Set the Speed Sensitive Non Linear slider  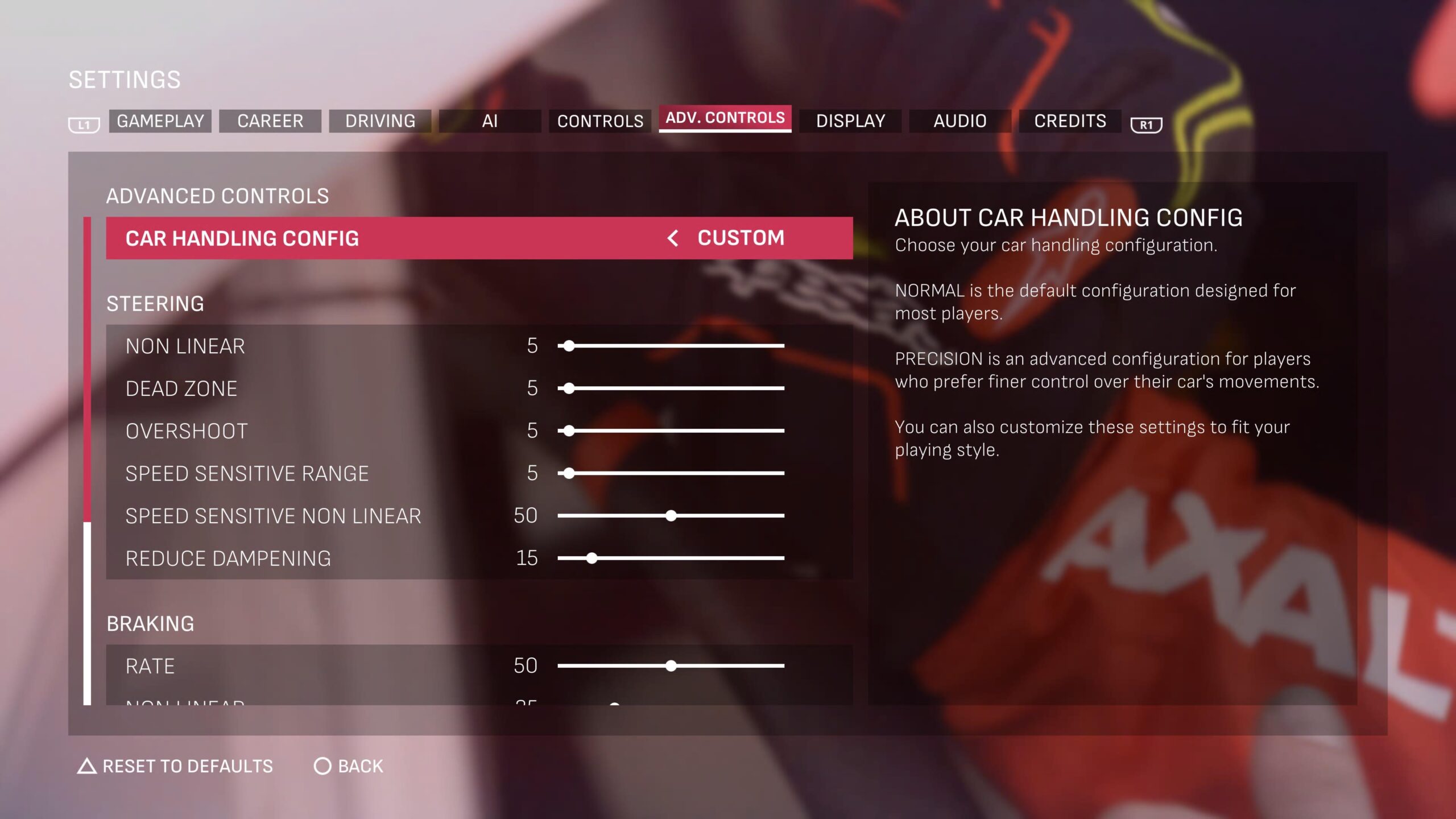pyautogui.click(x=671, y=516)
